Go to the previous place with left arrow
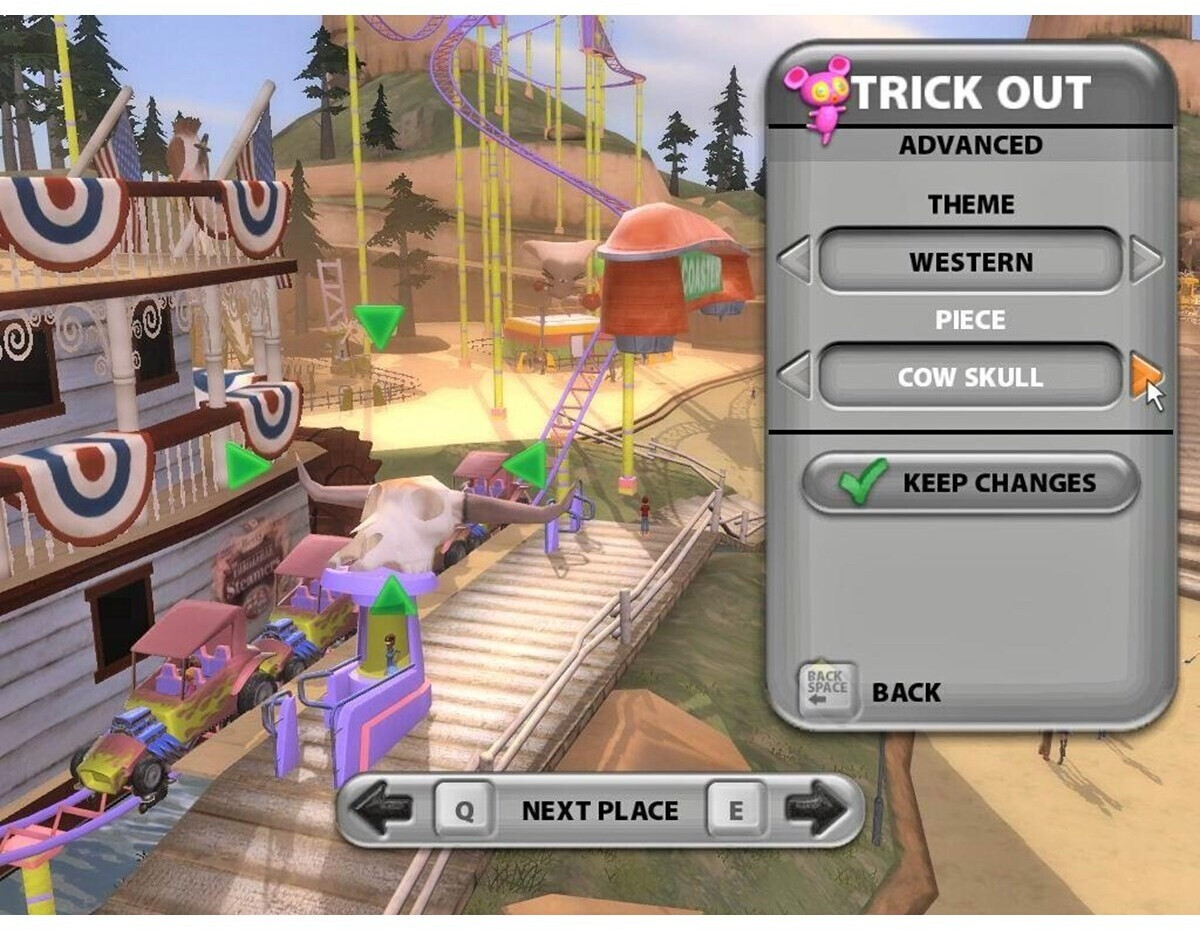1200x930 pixels. pos(383,809)
